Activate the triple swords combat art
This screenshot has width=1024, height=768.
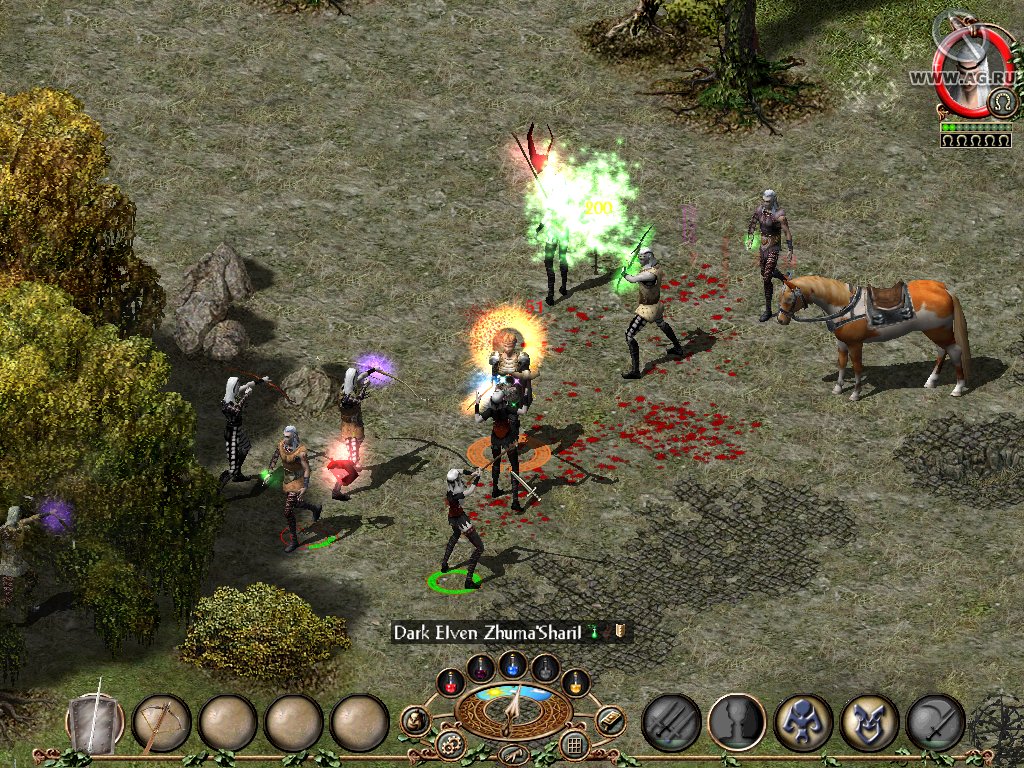point(670,722)
